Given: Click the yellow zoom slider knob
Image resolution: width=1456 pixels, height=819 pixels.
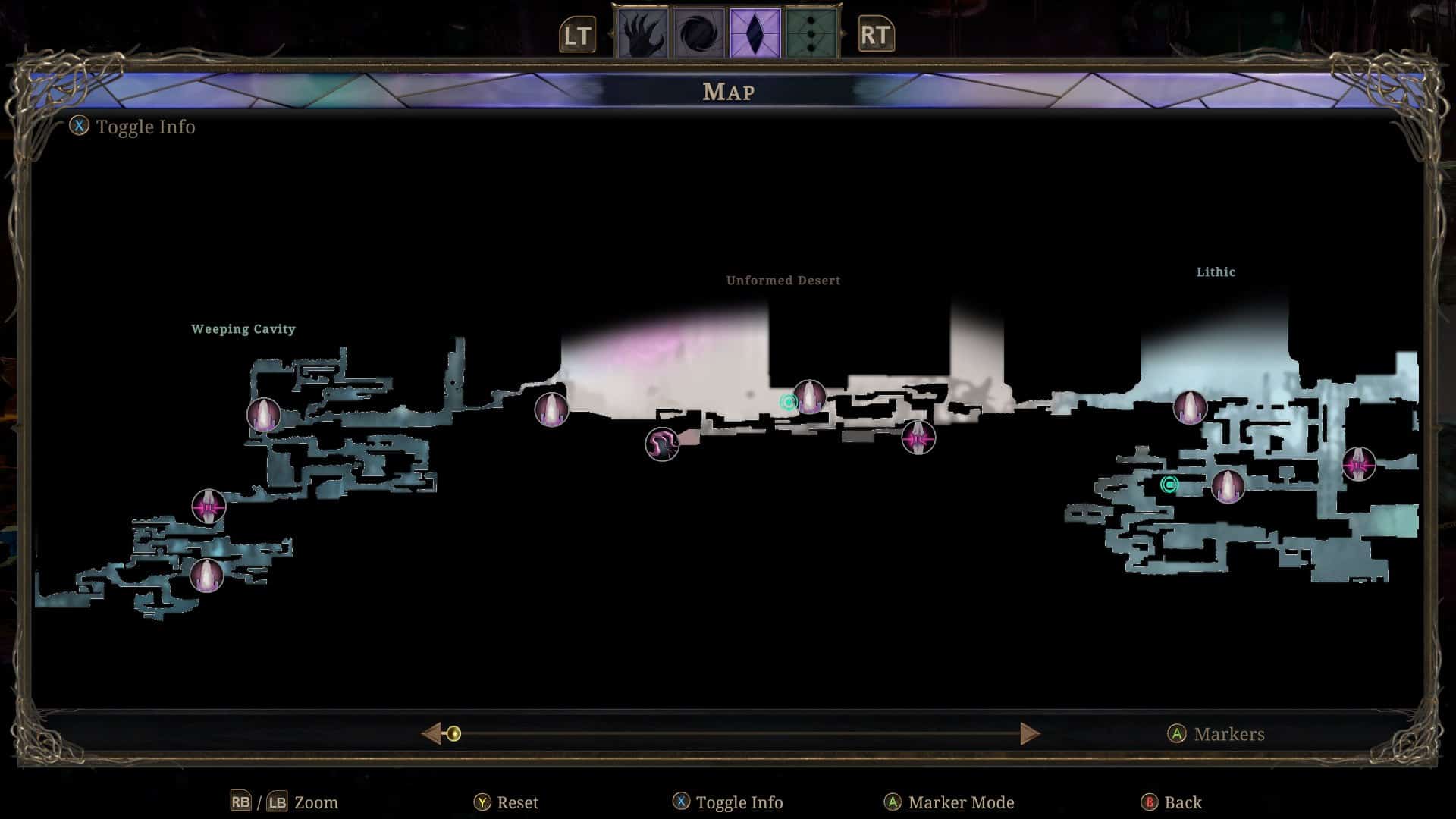Looking at the screenshot, I should pyautogui.click(x=453, y=733).
